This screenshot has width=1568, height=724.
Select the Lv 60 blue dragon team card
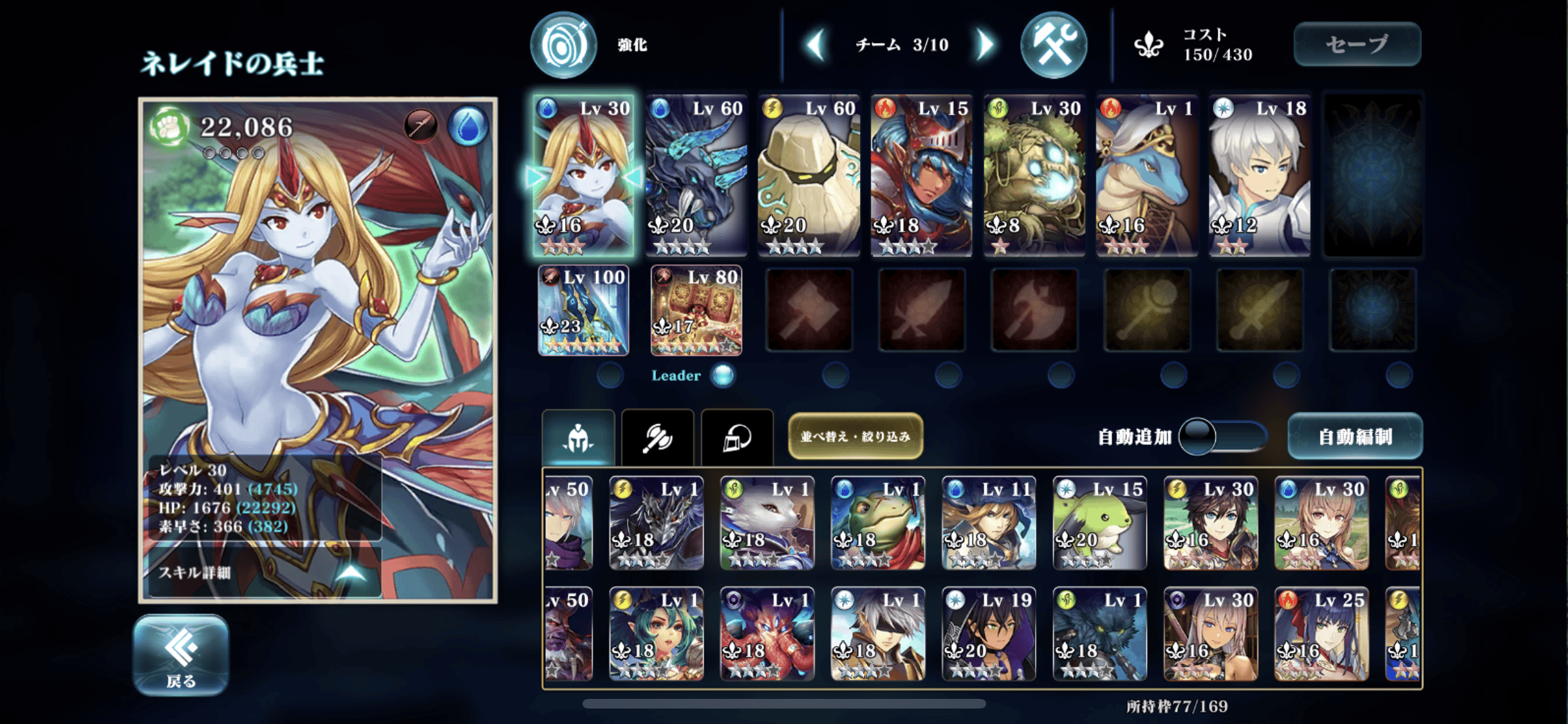pos(696,175)
